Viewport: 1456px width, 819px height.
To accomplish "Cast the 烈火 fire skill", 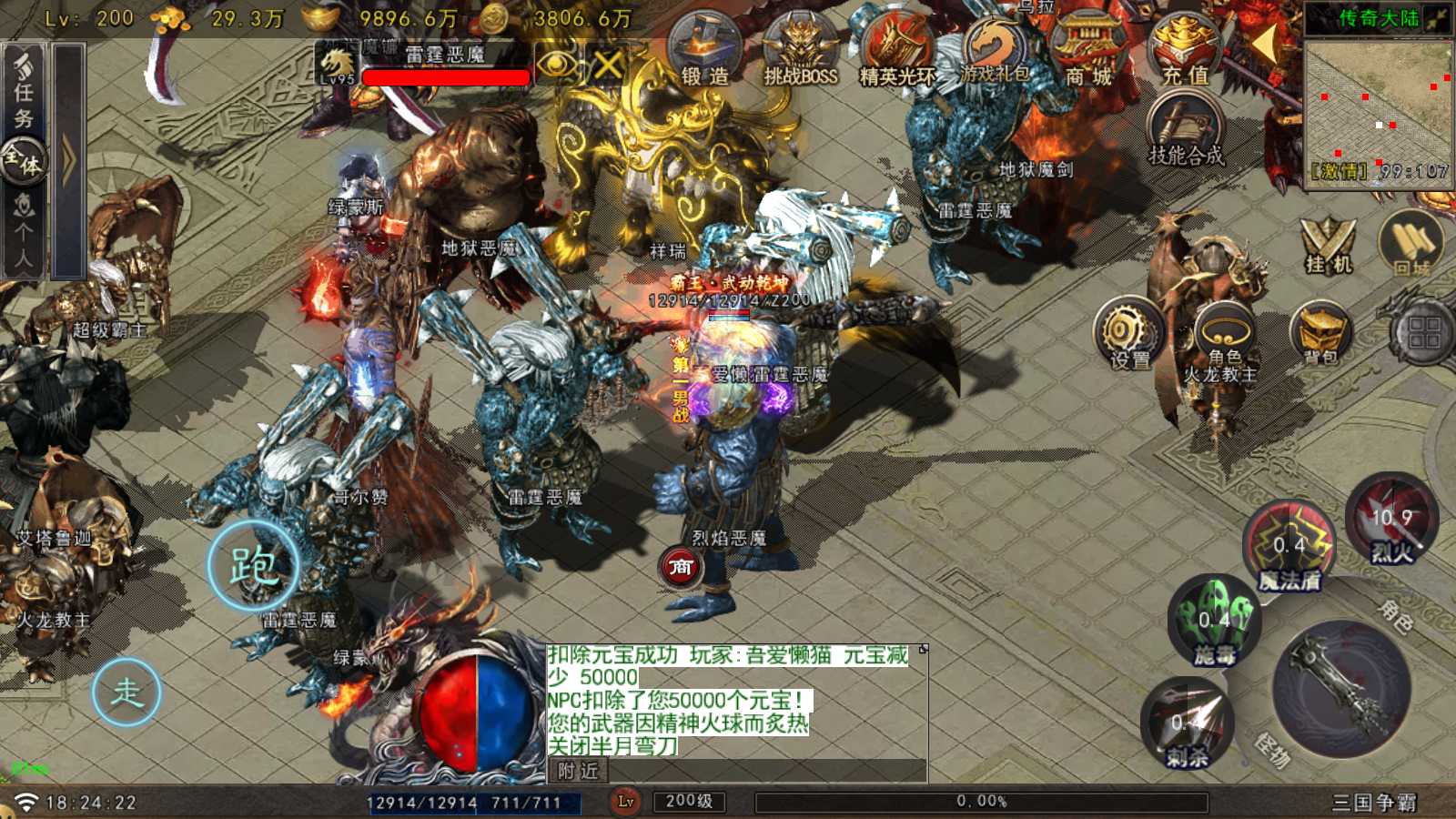I will 1392,521.
